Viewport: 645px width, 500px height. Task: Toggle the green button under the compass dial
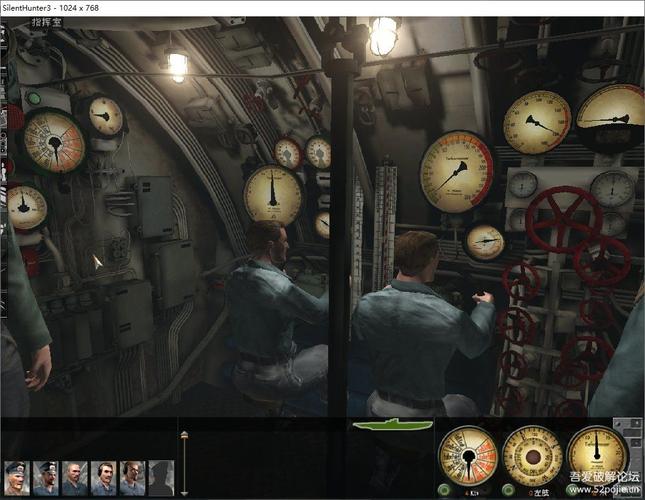[x=507, y=490]
